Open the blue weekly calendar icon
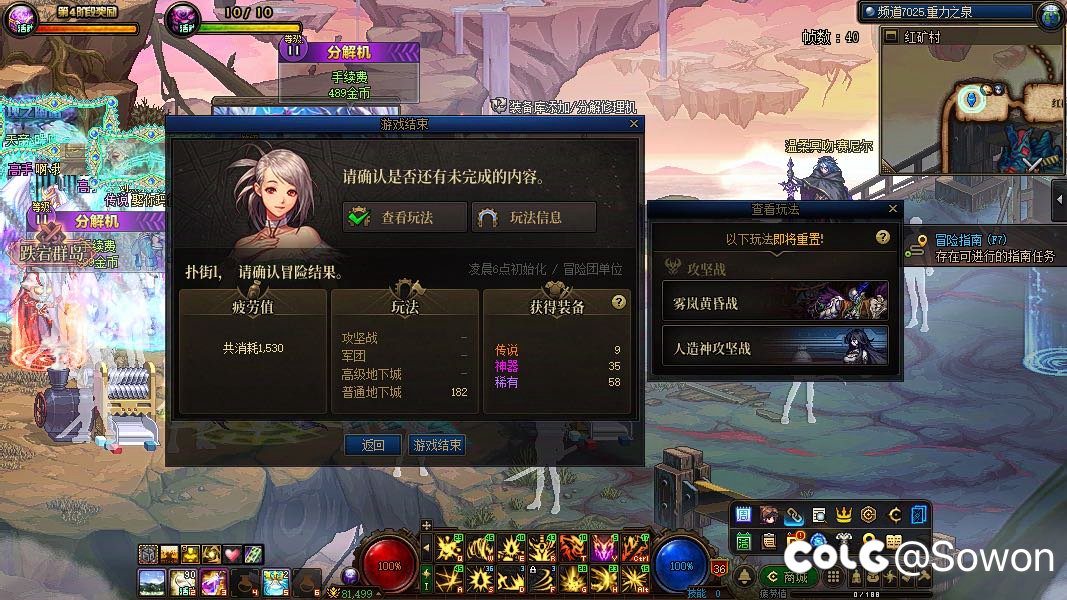The height and width of the screenshot is (600, 1067). [x=743, y=515]
